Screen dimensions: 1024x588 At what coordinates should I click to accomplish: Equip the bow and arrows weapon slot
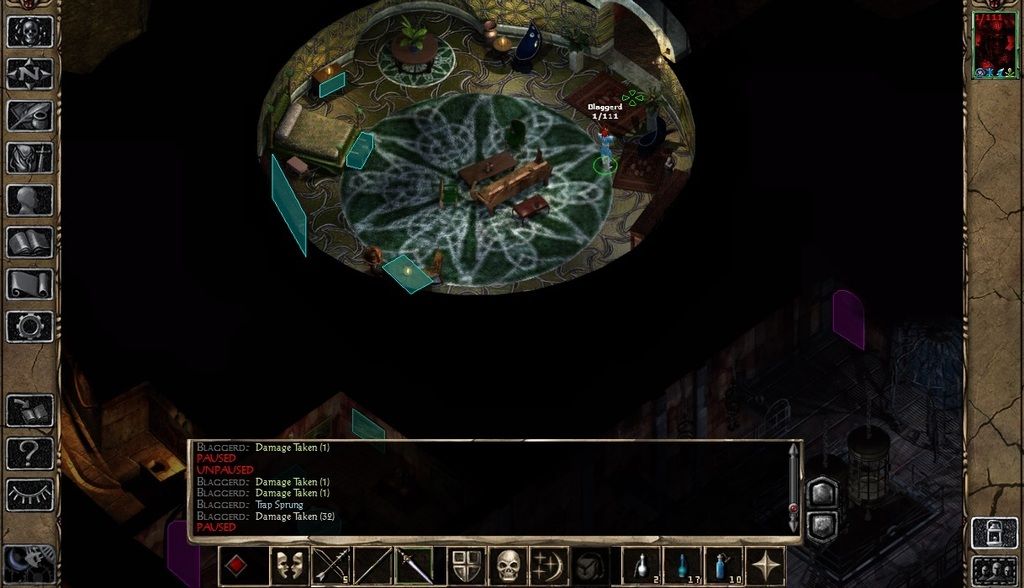pyautogui.click(x=331, y=566)
